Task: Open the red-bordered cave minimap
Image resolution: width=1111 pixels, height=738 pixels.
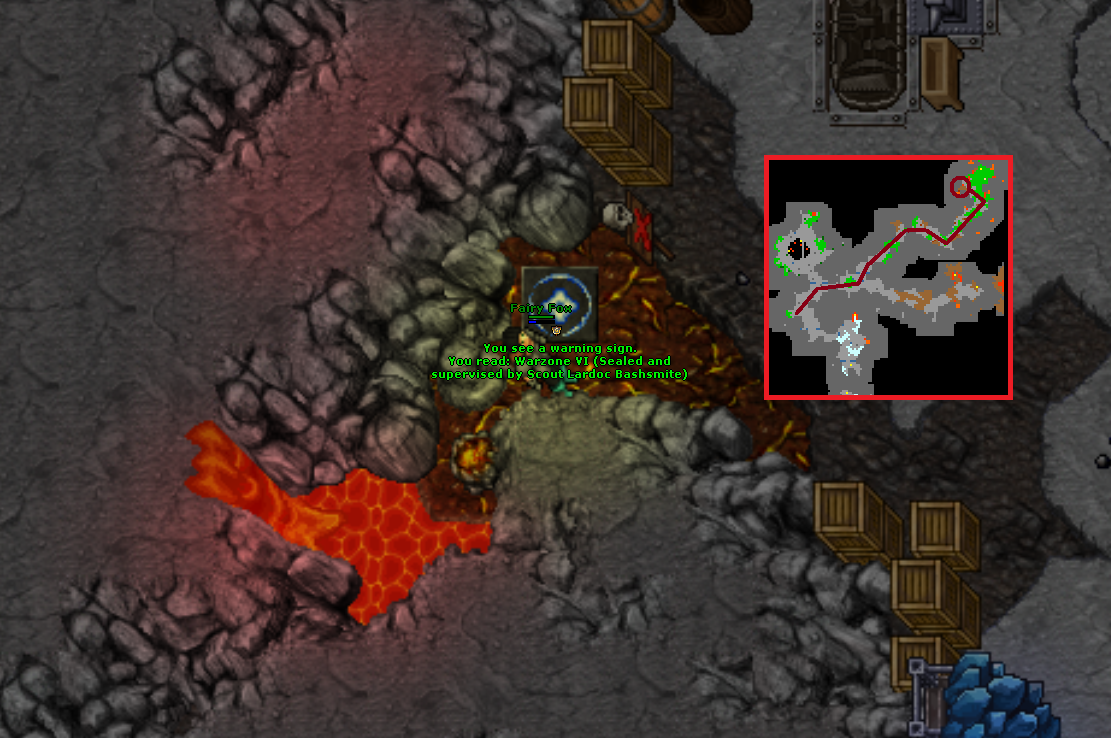Action: (x=888, y=277)
